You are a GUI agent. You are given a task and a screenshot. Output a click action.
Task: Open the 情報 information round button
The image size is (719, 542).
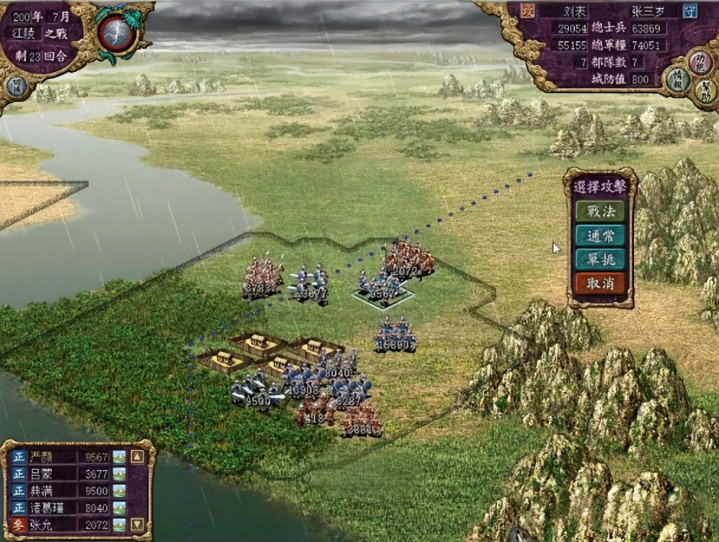677,82
